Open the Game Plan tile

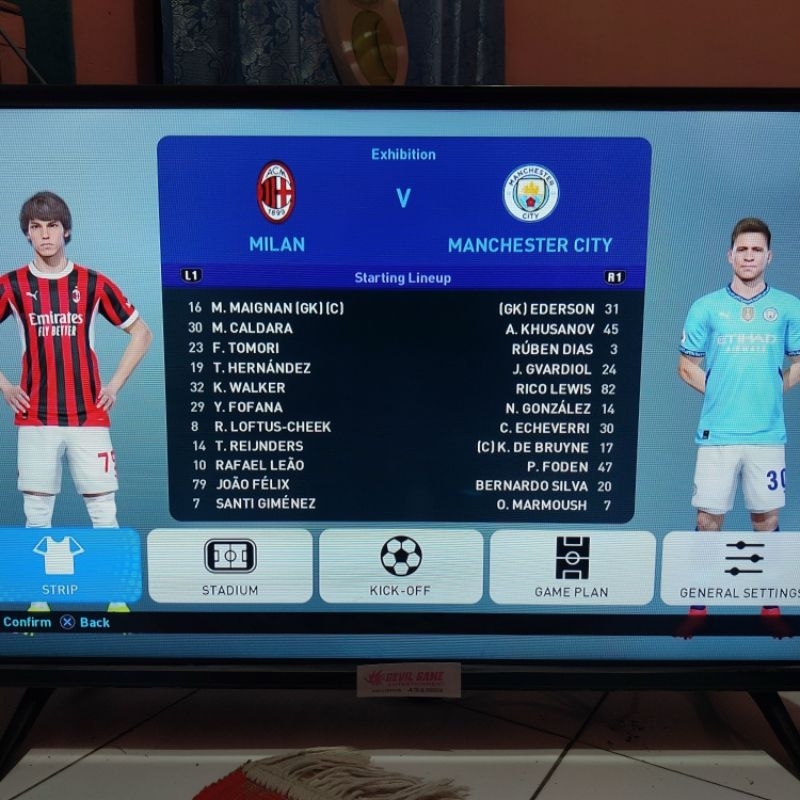click(x=572, y=566)
